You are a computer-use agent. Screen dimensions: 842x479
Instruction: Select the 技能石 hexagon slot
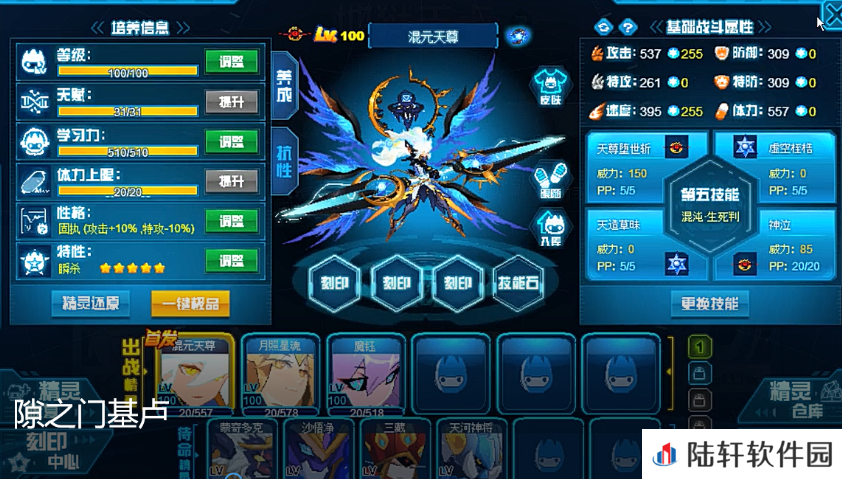[518, 282]
